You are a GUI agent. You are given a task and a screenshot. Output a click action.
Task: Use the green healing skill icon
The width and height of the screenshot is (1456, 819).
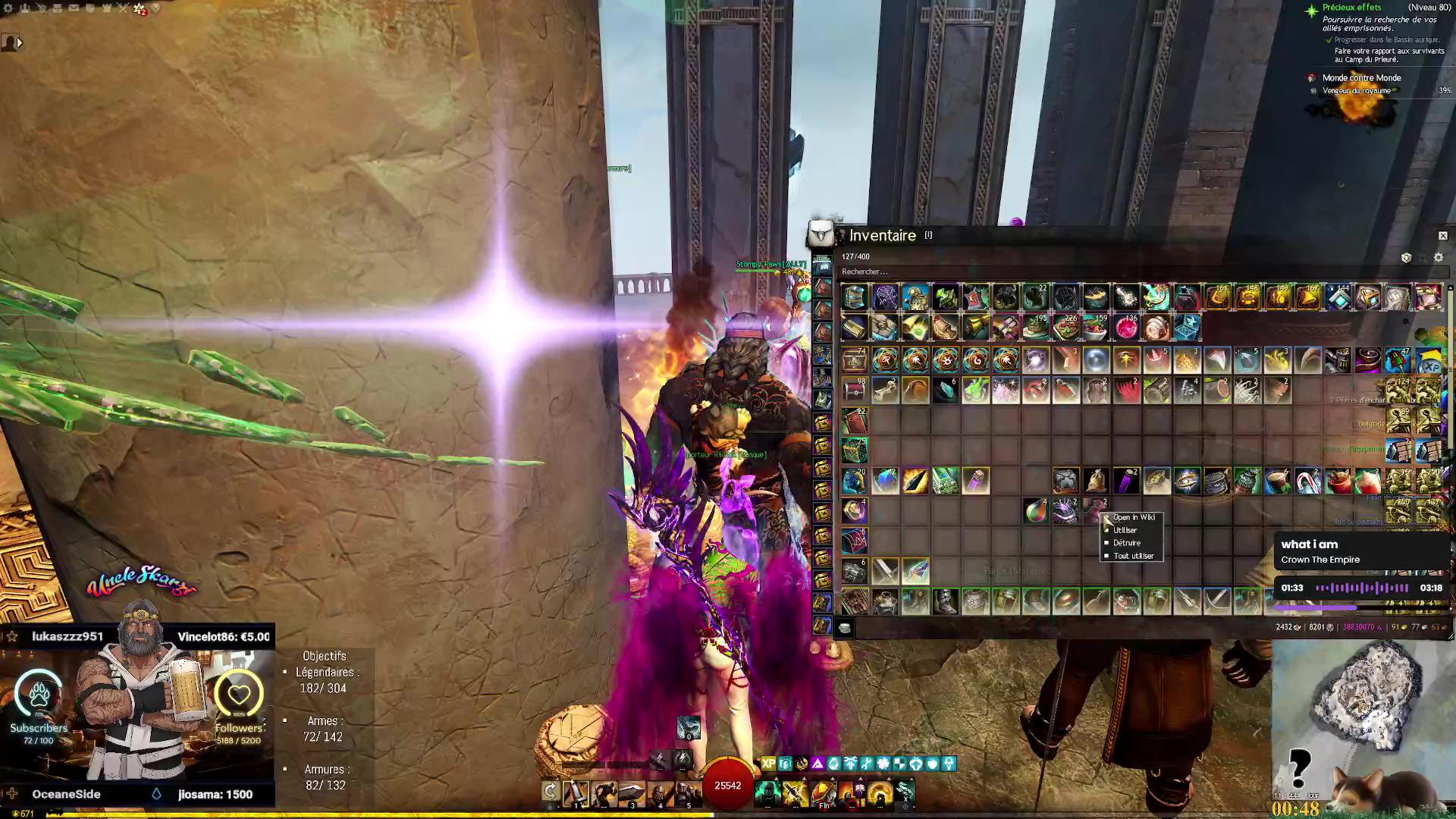[x=767, y=793]
